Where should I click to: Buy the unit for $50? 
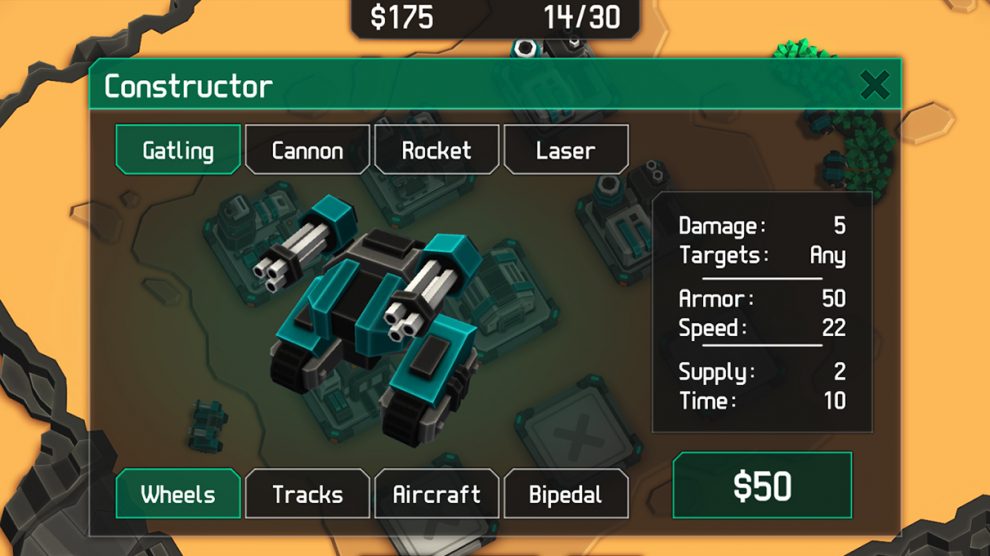coord(762,486)
